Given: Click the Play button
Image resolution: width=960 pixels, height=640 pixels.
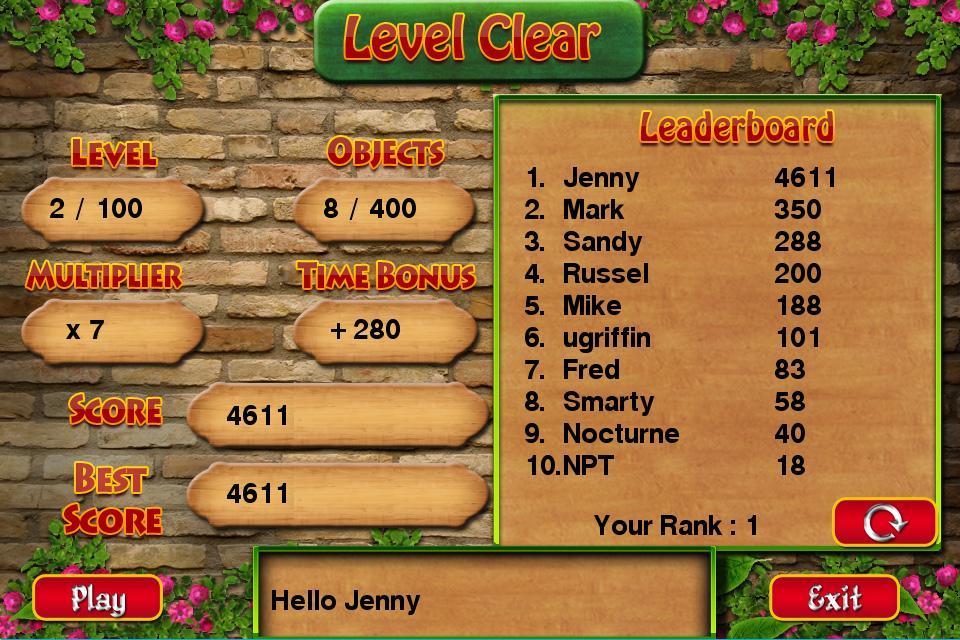Looking at the screenshot, I should (x=97, y=598).
